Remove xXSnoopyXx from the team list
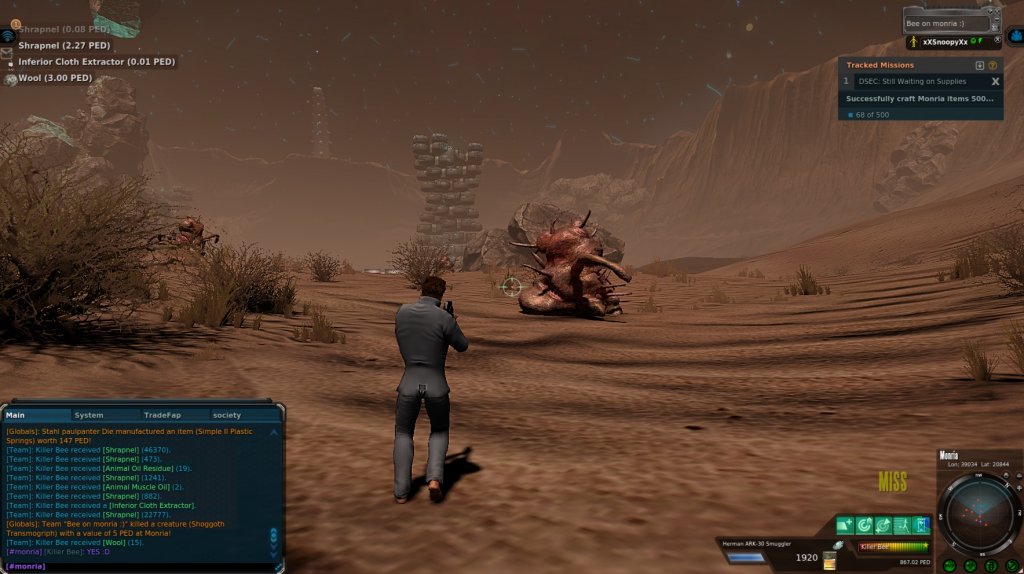This screenshot has height=574, width=1024. [x=997, y=42]
